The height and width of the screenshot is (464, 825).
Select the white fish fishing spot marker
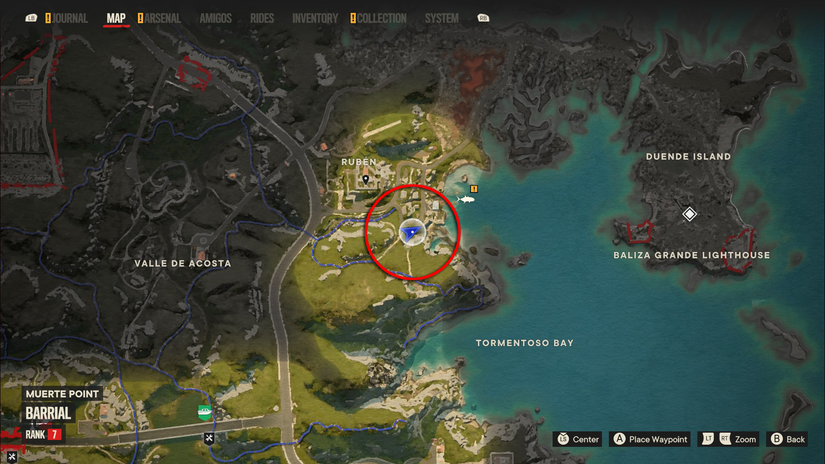point(466,199)
